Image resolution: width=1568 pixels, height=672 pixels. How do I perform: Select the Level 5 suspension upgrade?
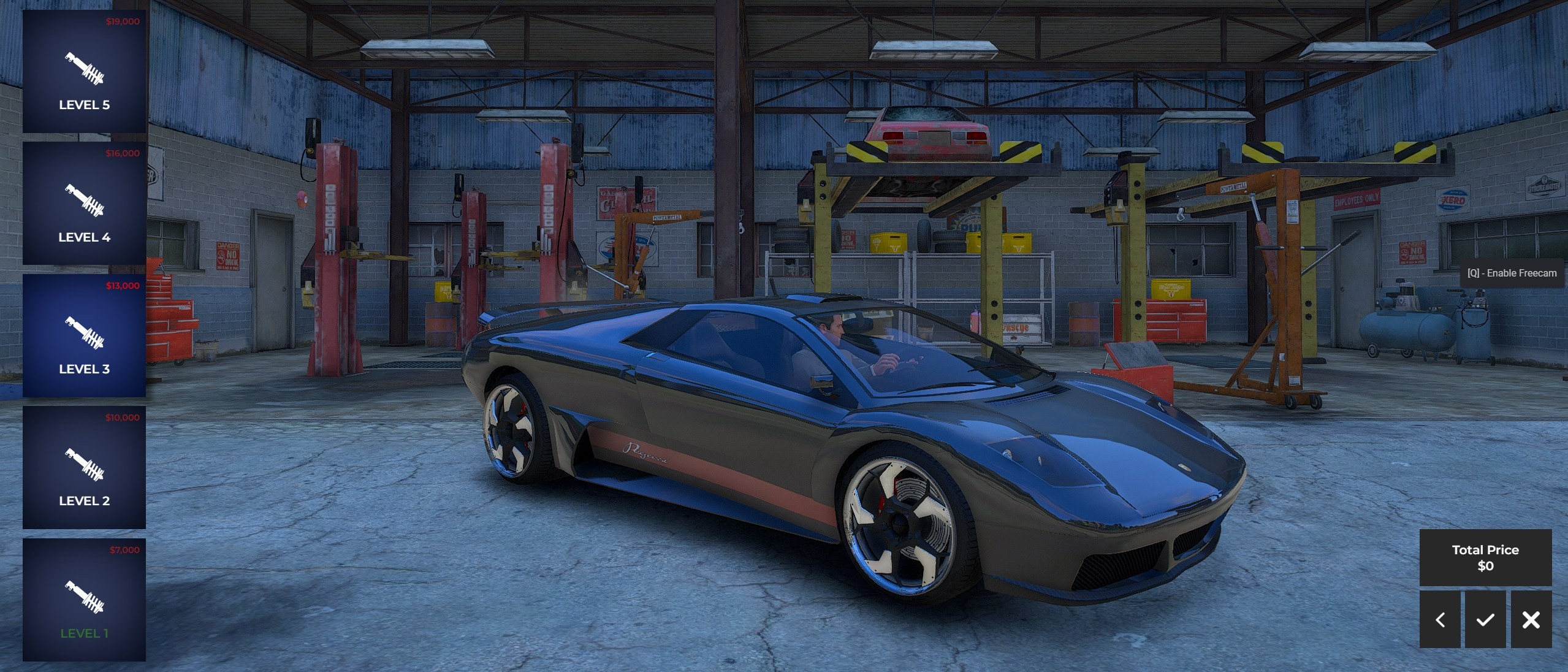pyautogui.click(x=84, y=71)
